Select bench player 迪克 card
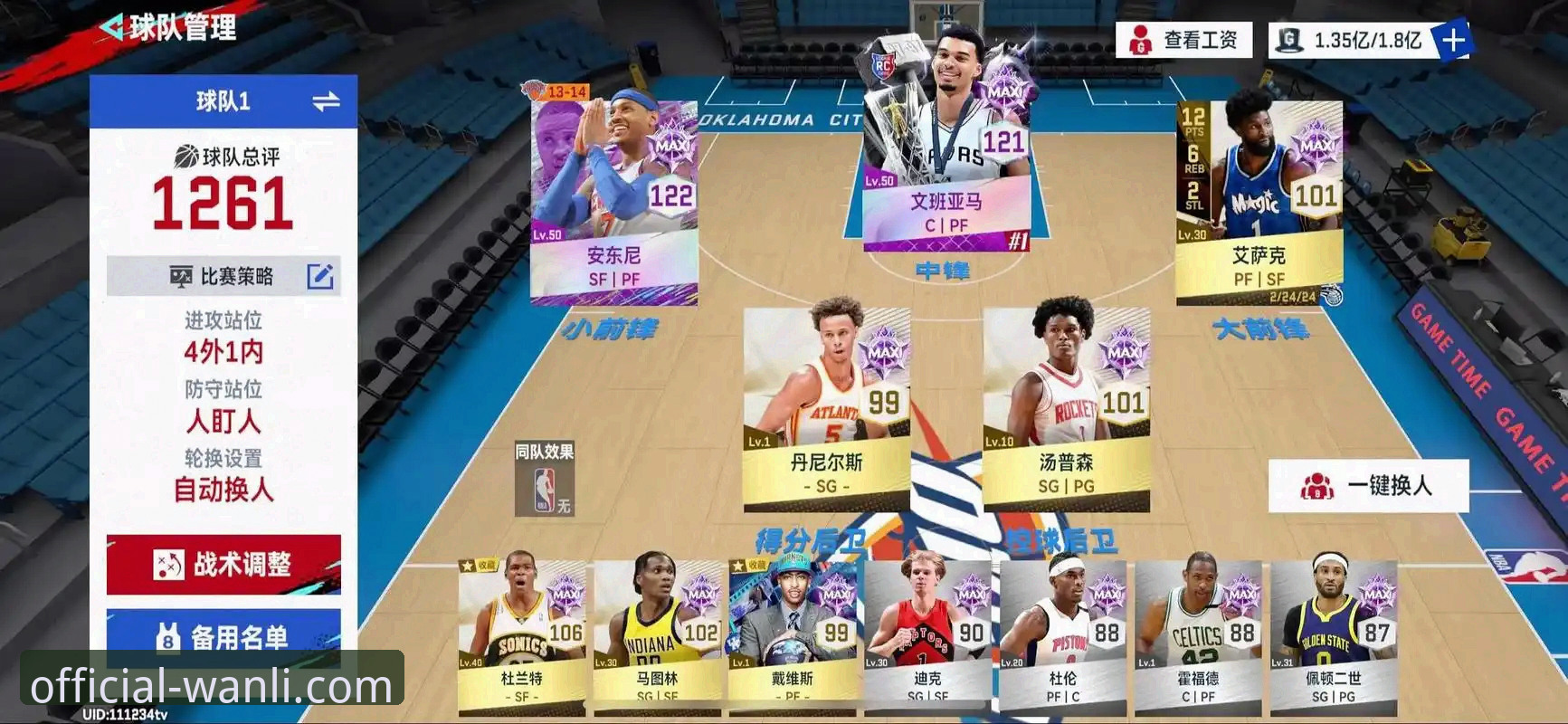 (927, 633)
